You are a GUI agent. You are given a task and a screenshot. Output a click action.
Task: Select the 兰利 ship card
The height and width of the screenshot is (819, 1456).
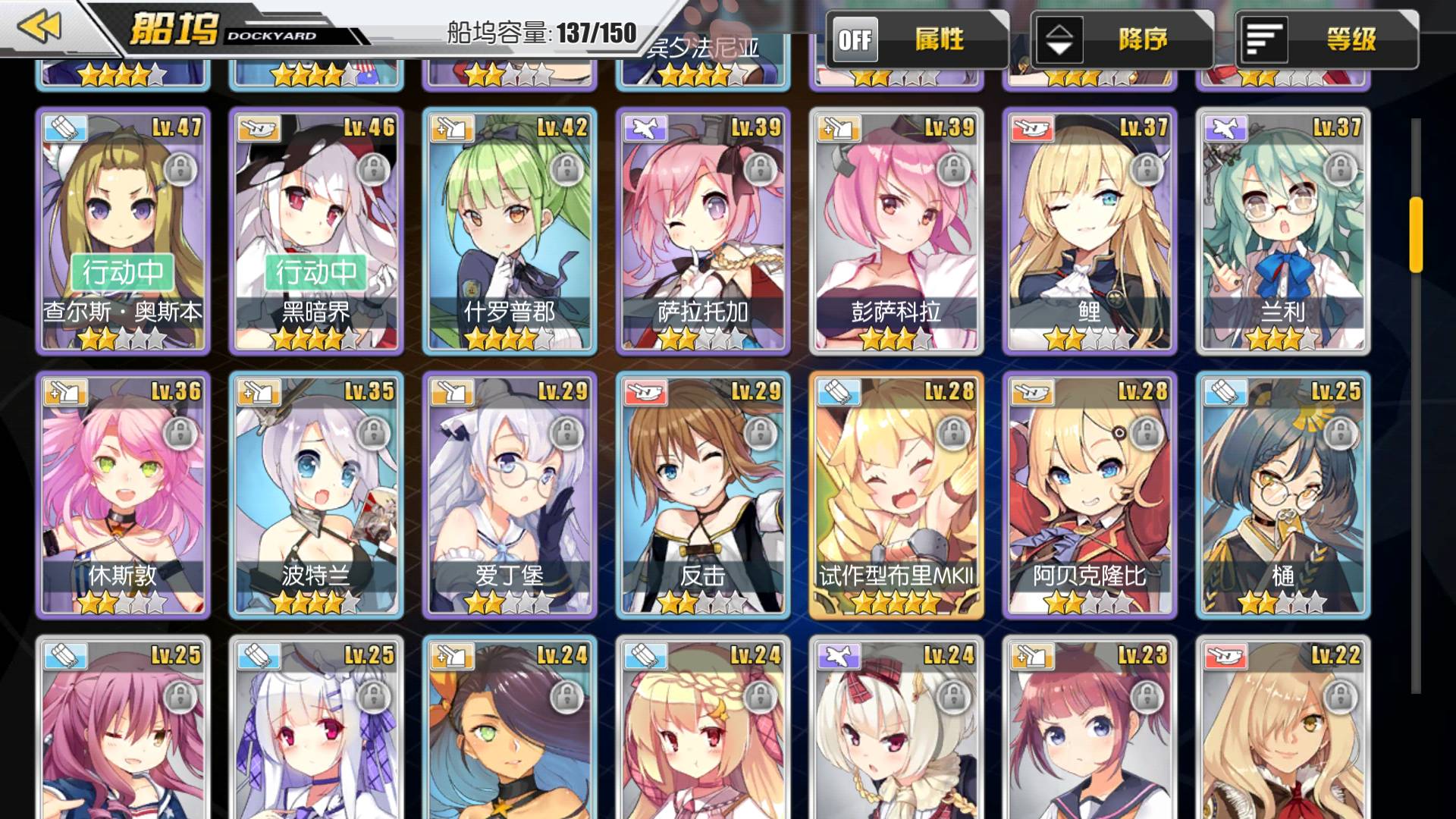pos(1283,231)
